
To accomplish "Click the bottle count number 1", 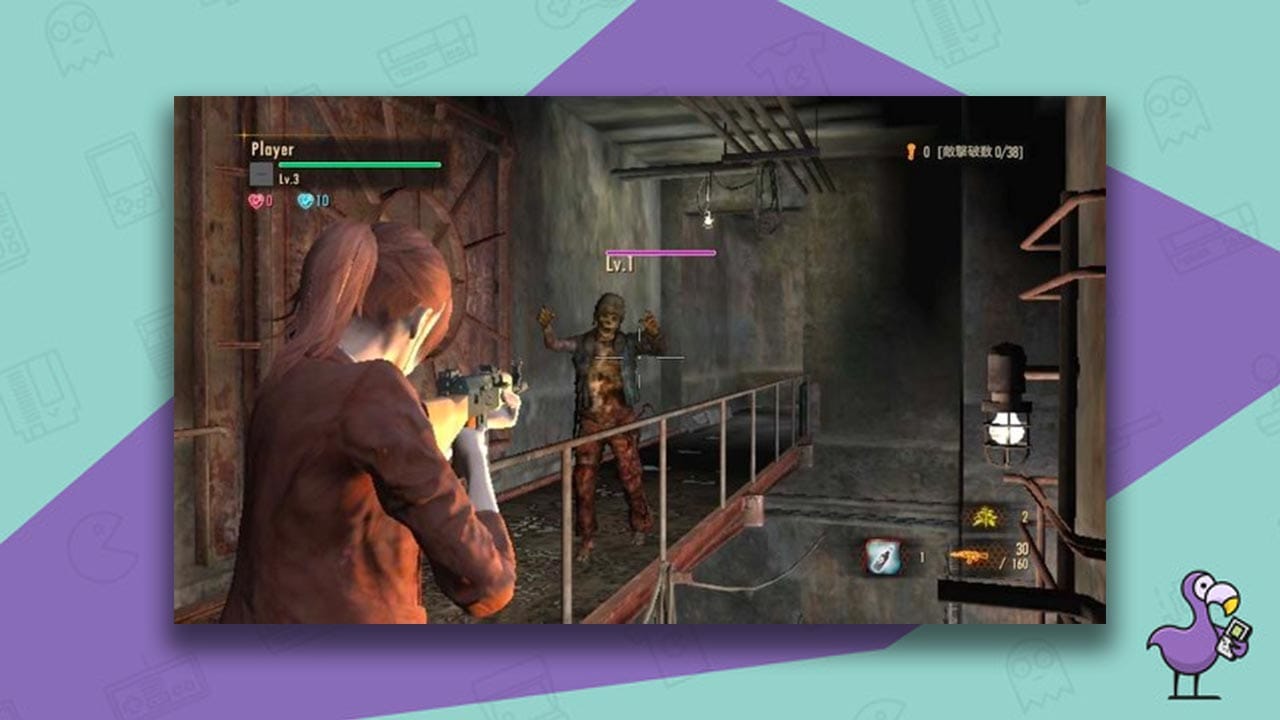I will pyautogui.click(x=922, y=556).
